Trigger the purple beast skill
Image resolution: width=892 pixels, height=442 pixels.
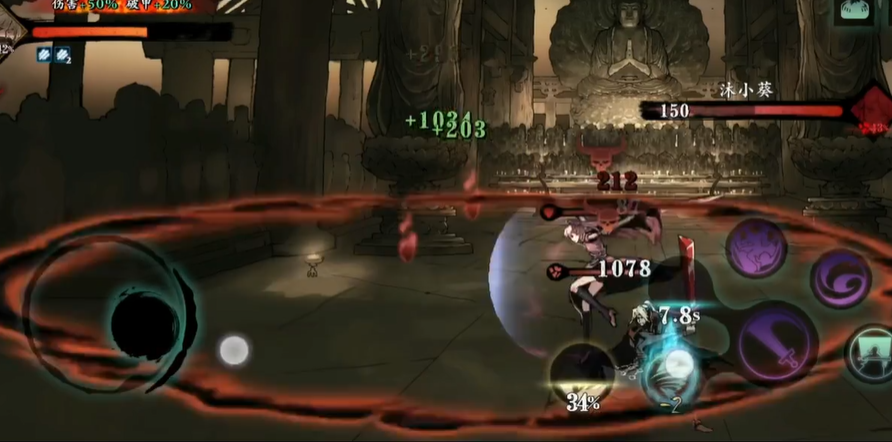pyautogui.click(x=756, y=246)
